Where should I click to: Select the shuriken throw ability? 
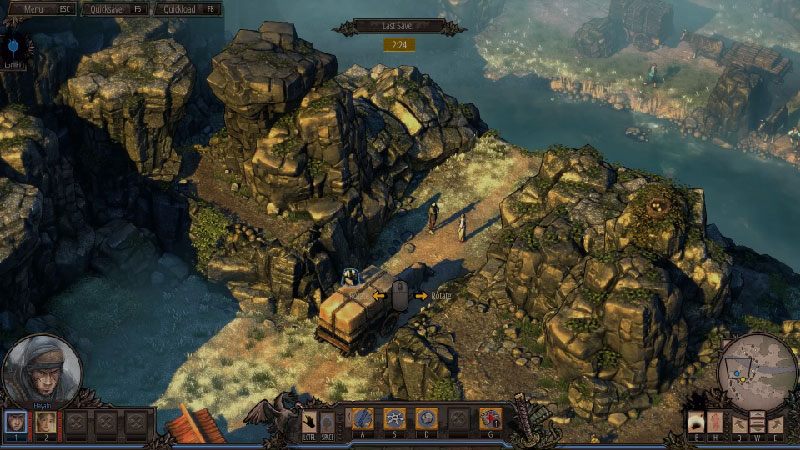pyautogui.click(x=395, y=418)
